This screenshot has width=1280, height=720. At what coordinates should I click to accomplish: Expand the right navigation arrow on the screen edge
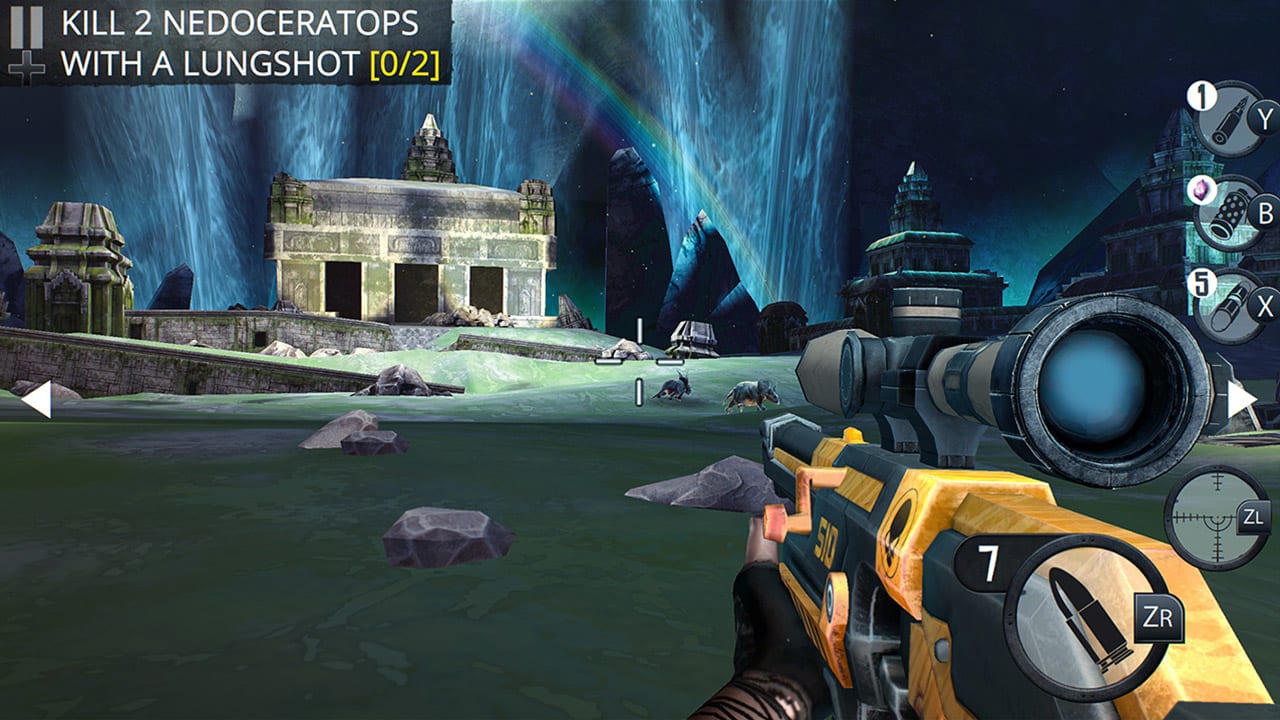coord(1242,400)
